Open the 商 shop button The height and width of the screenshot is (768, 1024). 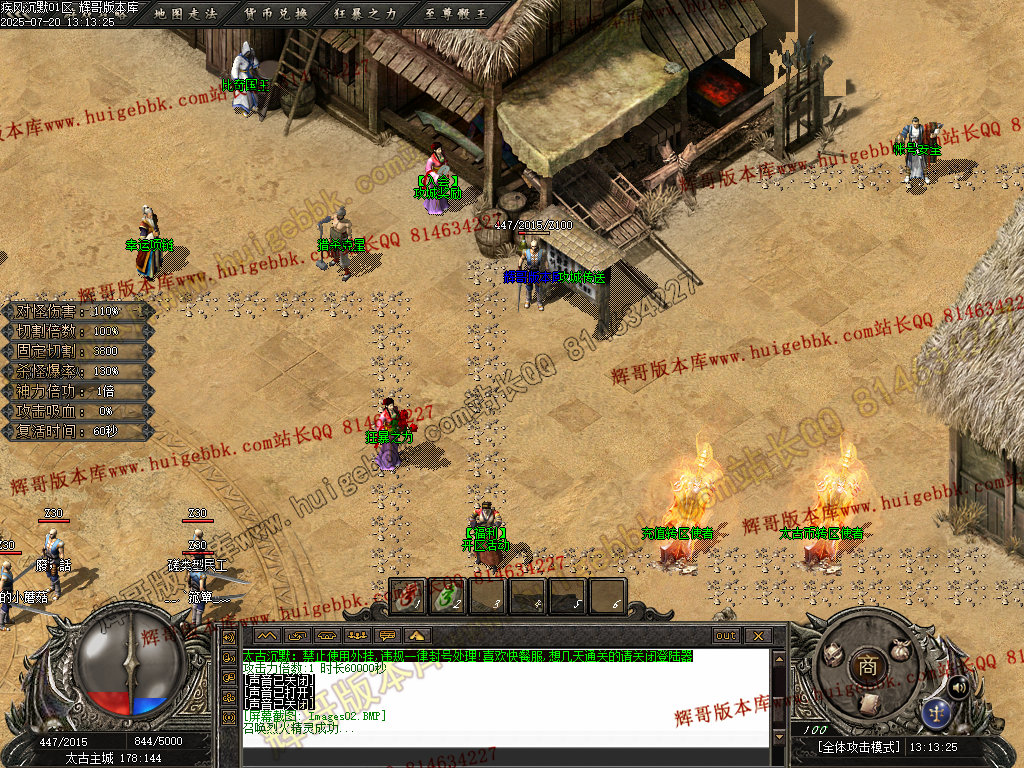coord(866,665)
